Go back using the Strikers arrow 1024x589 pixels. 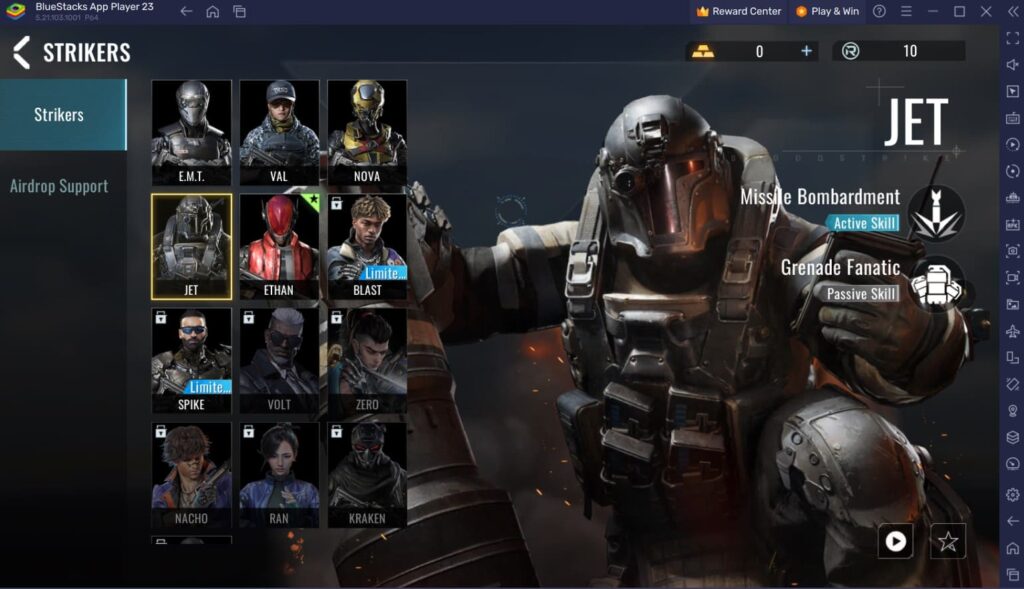(x=21, y=52)
